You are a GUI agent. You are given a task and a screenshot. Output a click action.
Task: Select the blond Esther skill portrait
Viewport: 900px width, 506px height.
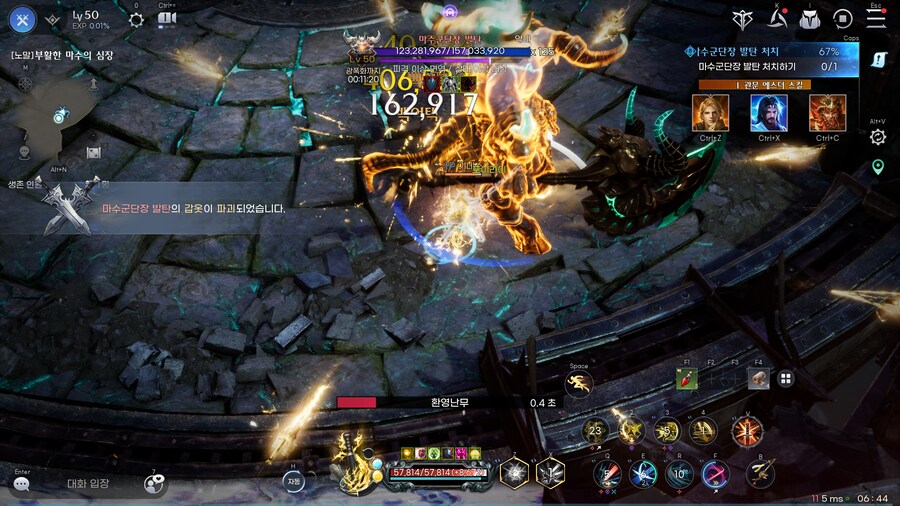coord(710,113)
